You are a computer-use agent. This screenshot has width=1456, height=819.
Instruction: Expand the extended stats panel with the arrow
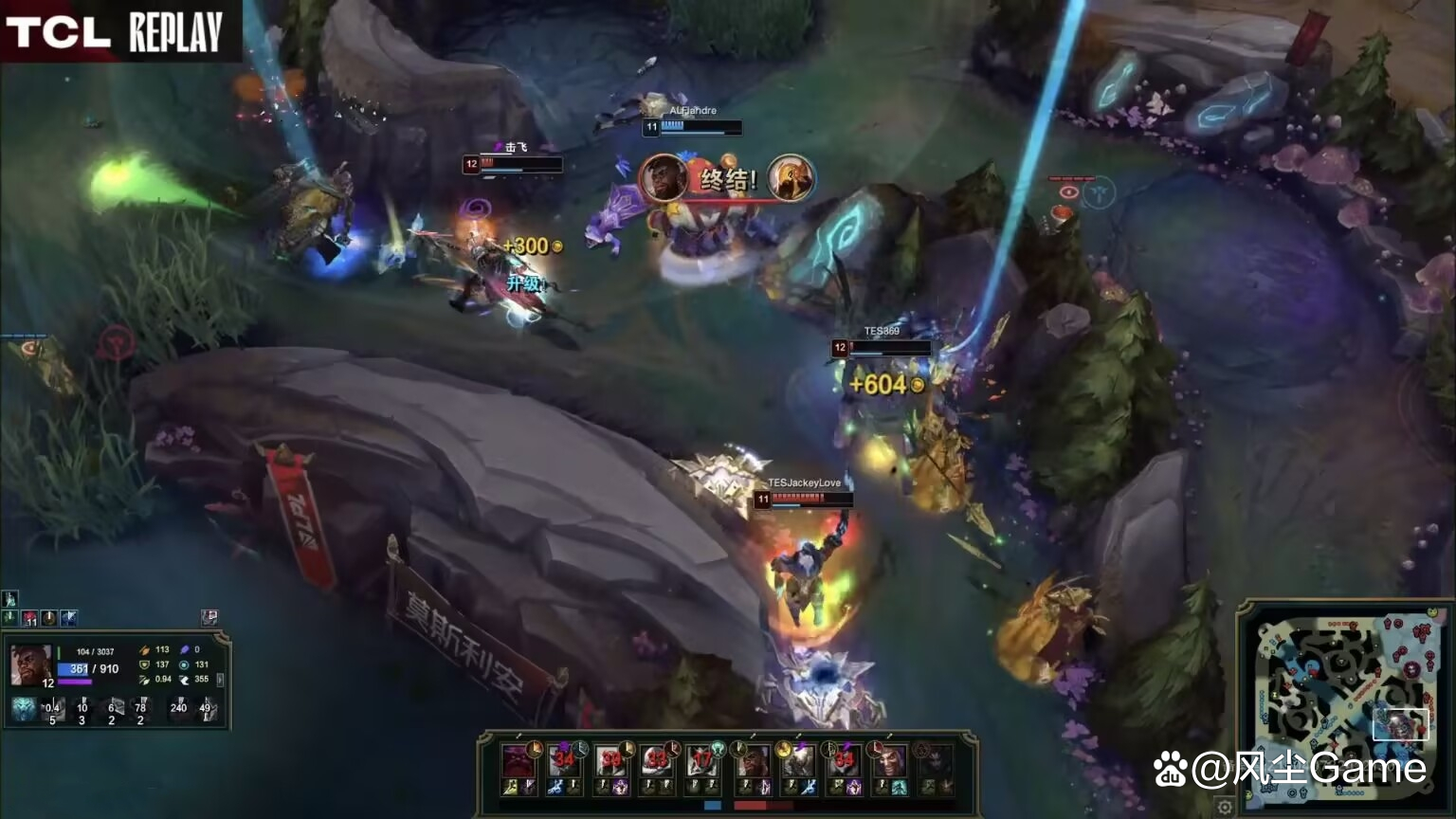(x=219, y=680)
